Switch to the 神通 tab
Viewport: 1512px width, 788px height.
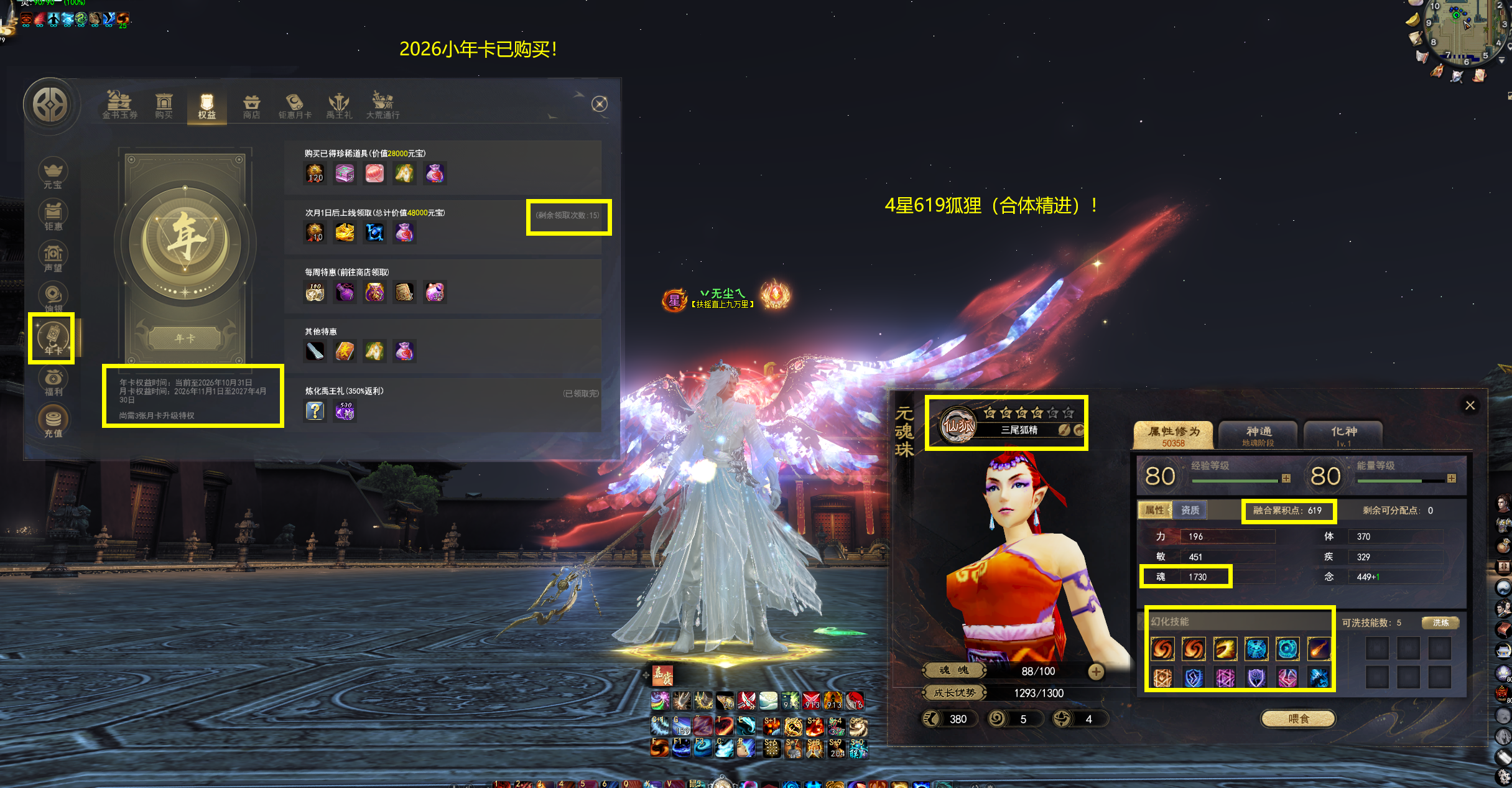tap(1258, 435)
